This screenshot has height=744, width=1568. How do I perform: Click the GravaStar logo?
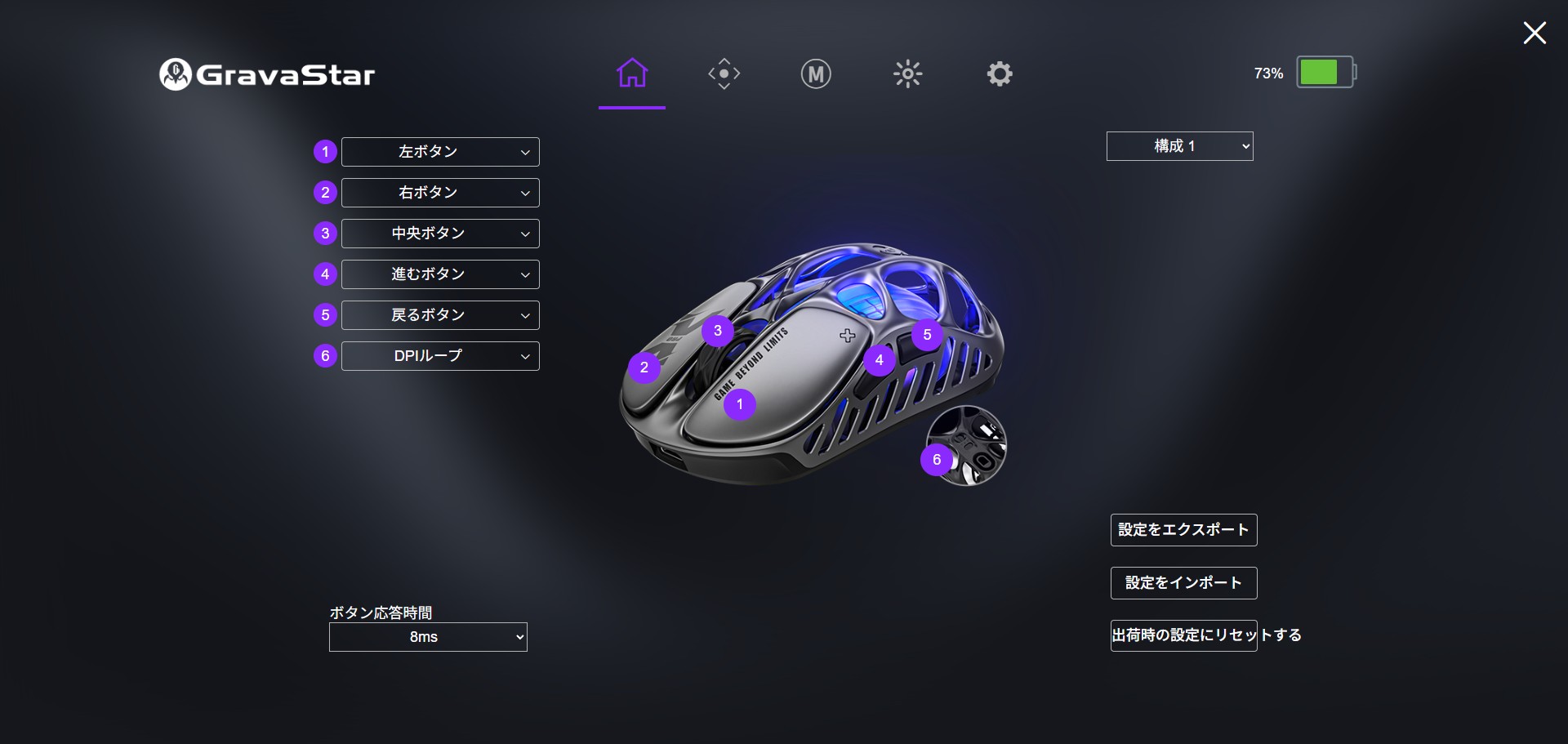pos(267,74)
